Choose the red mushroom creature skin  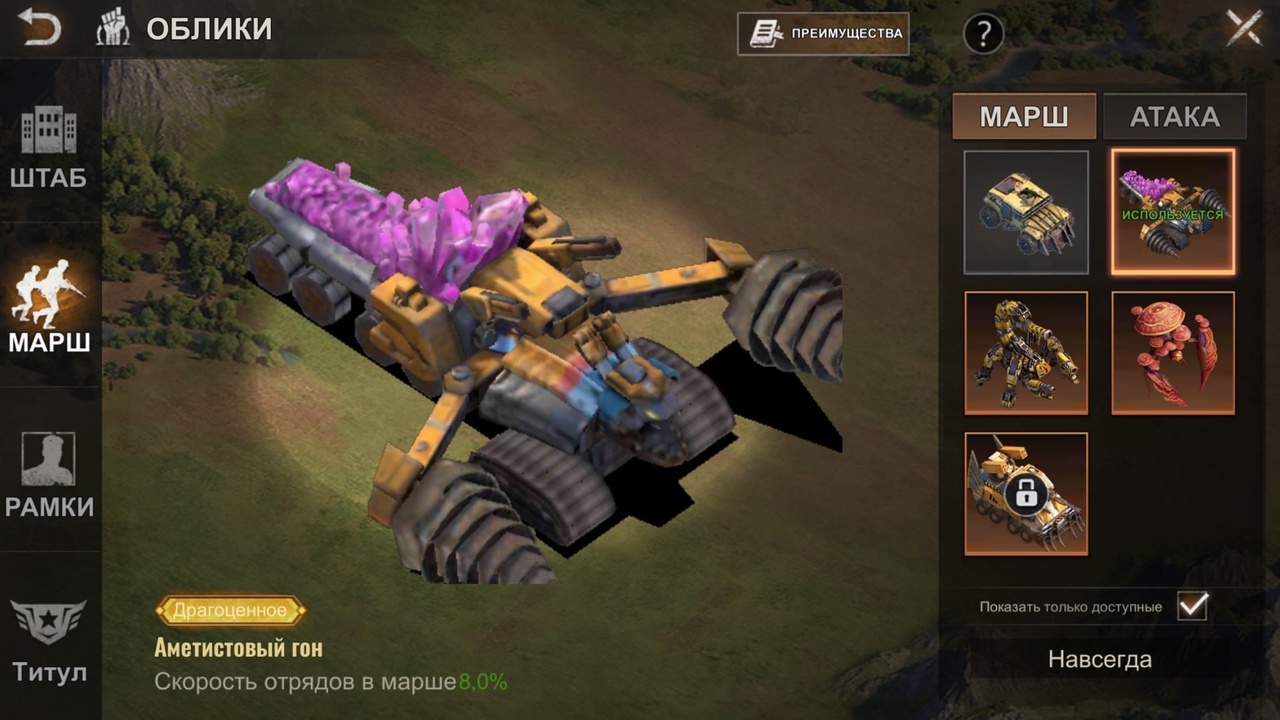click(1173, 353)
